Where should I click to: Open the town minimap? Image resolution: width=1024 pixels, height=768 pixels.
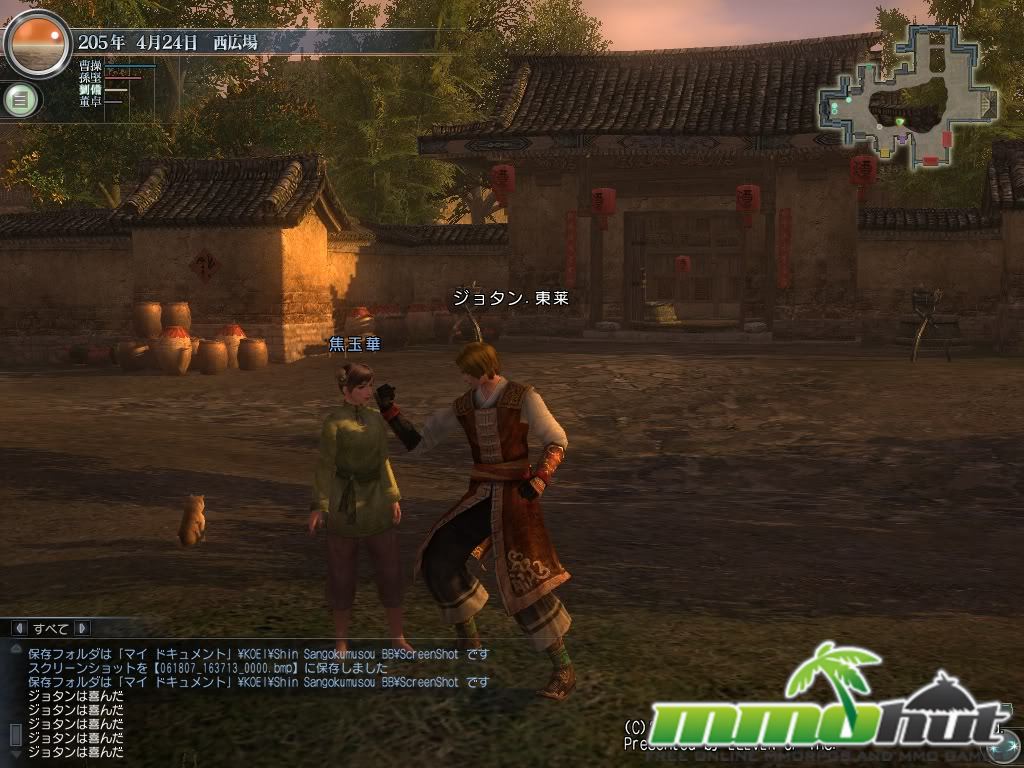[x=907, y=95]
